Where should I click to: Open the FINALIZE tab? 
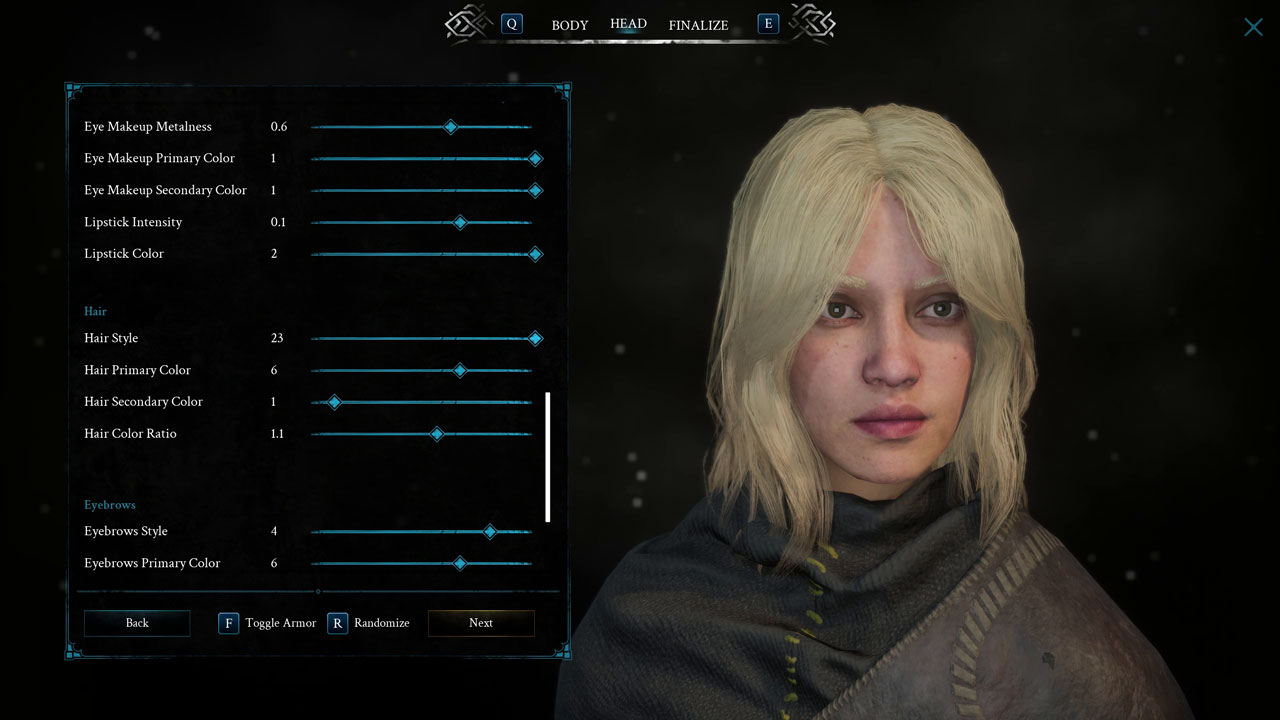pyautogui.click(x=698, y=25)
